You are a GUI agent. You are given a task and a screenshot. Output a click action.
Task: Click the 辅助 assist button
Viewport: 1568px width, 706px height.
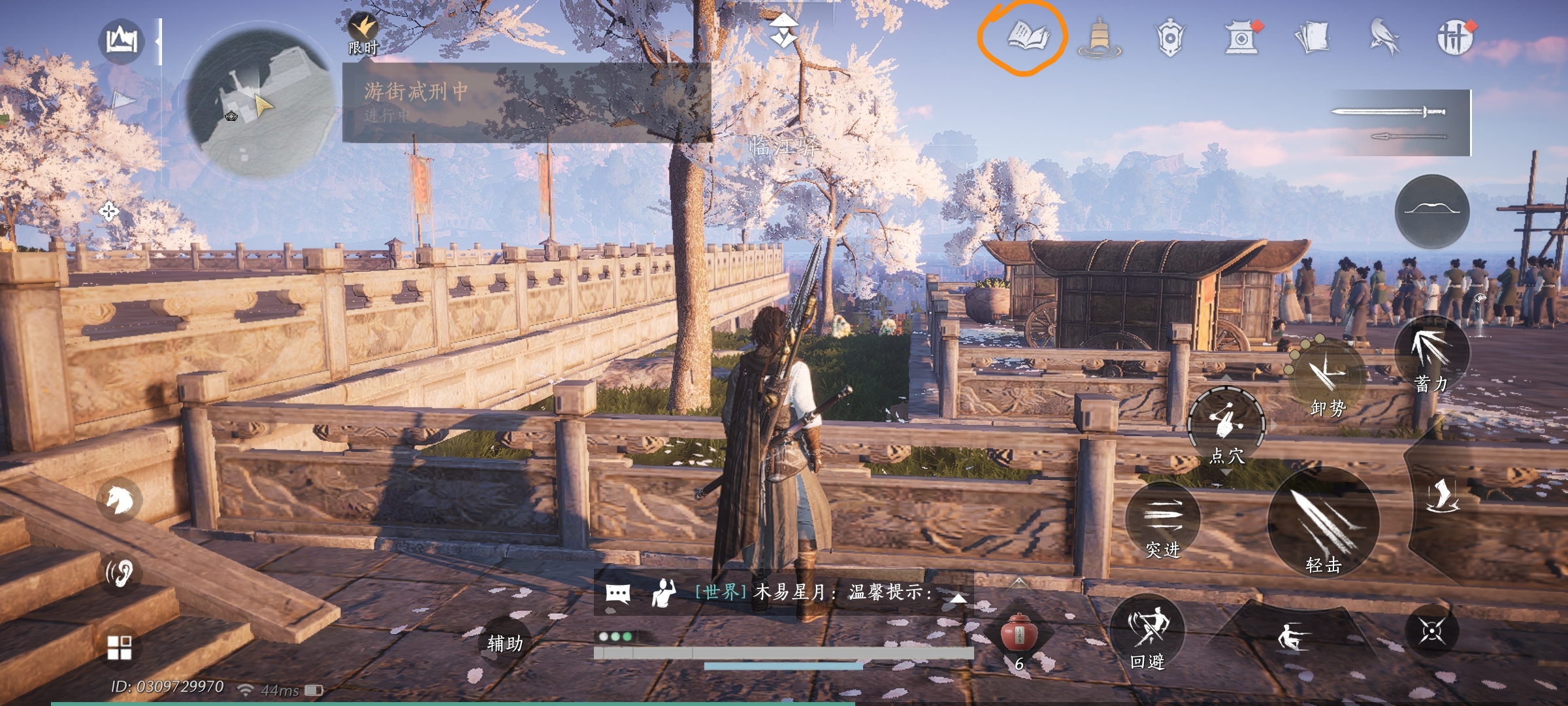[505, 644]
